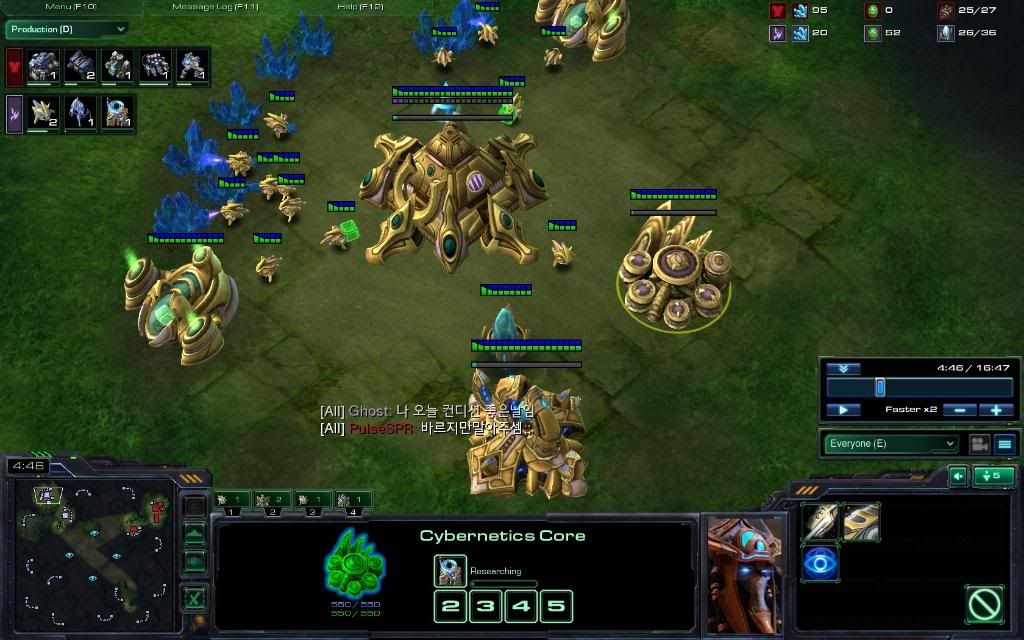The image size is (1024, 640).
Task: Open the Everyone (E) vision dropdown
Action: pos(891,444)
